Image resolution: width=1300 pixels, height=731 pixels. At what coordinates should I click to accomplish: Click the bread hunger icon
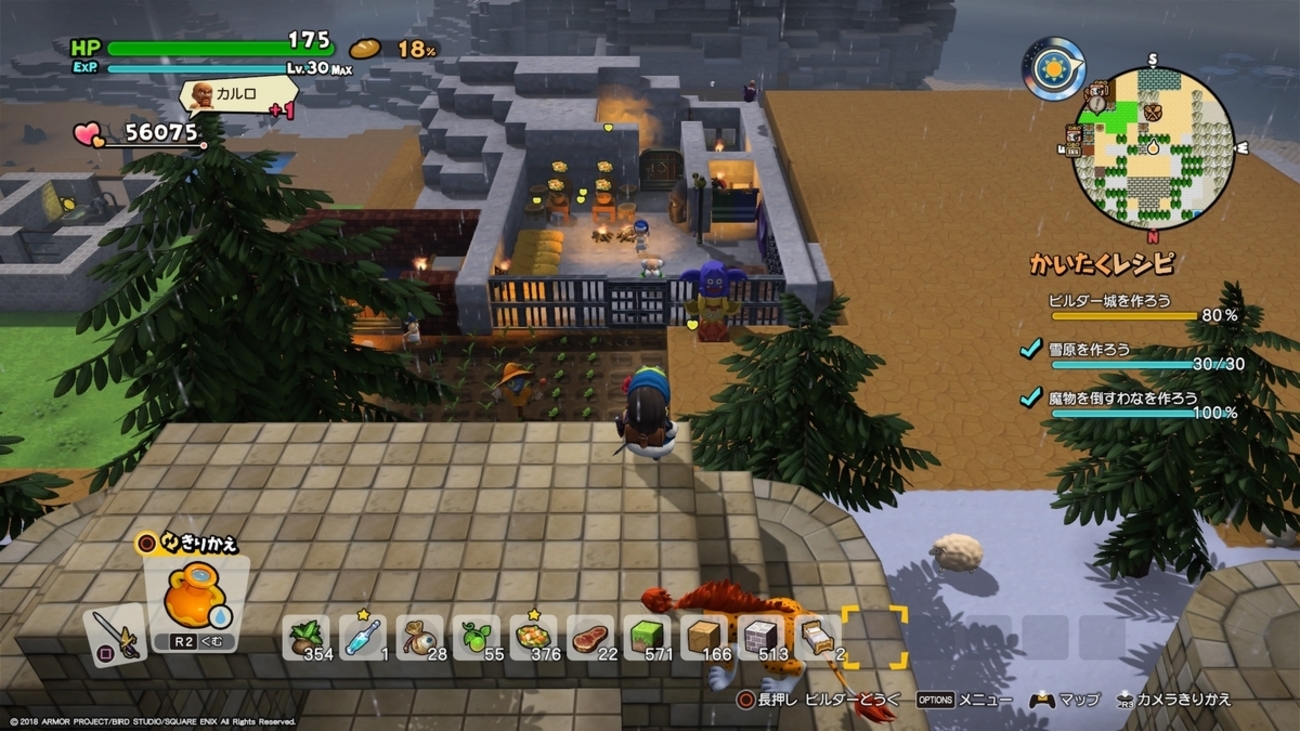click(x=365, y=48)
